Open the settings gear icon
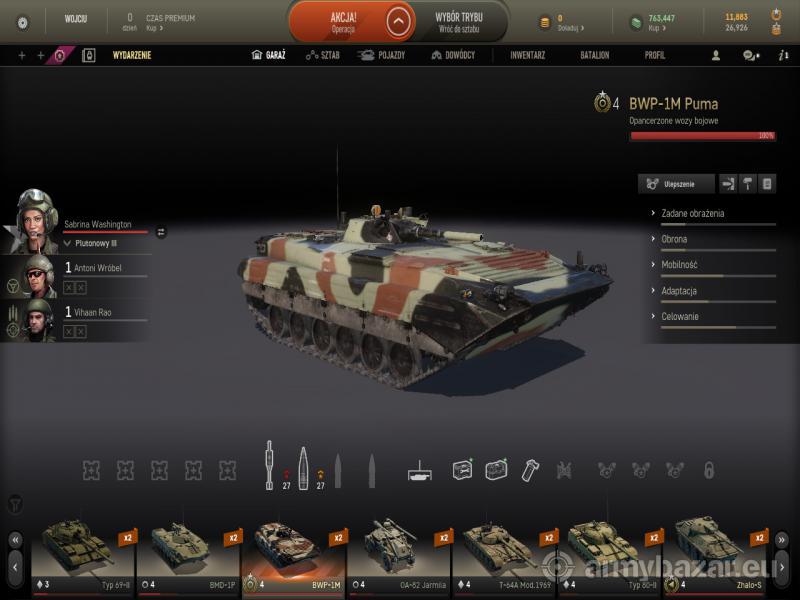Image resolution: width=800 pixels, height=600 pixels. pos(23,22)
